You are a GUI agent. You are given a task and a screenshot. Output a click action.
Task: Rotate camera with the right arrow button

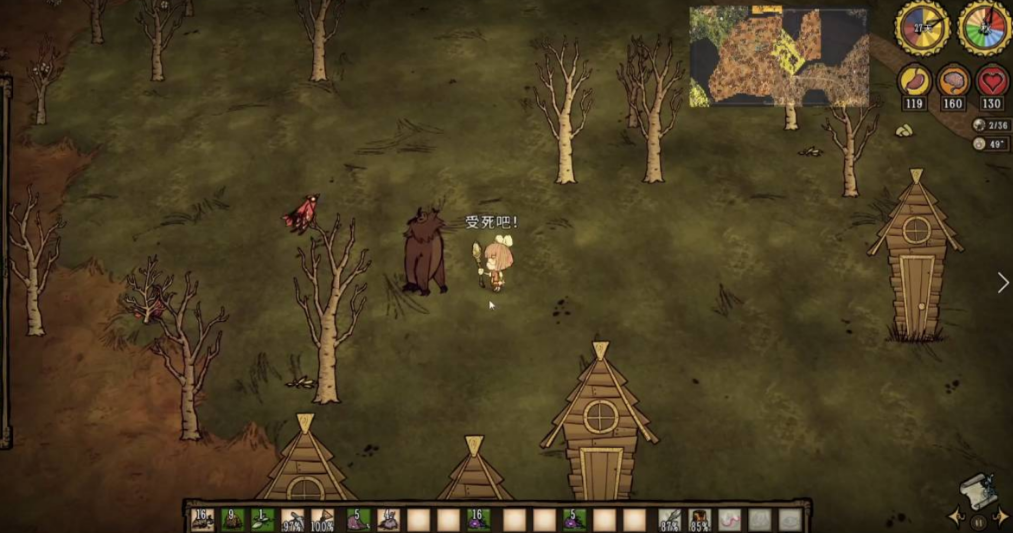point(1000,516)
